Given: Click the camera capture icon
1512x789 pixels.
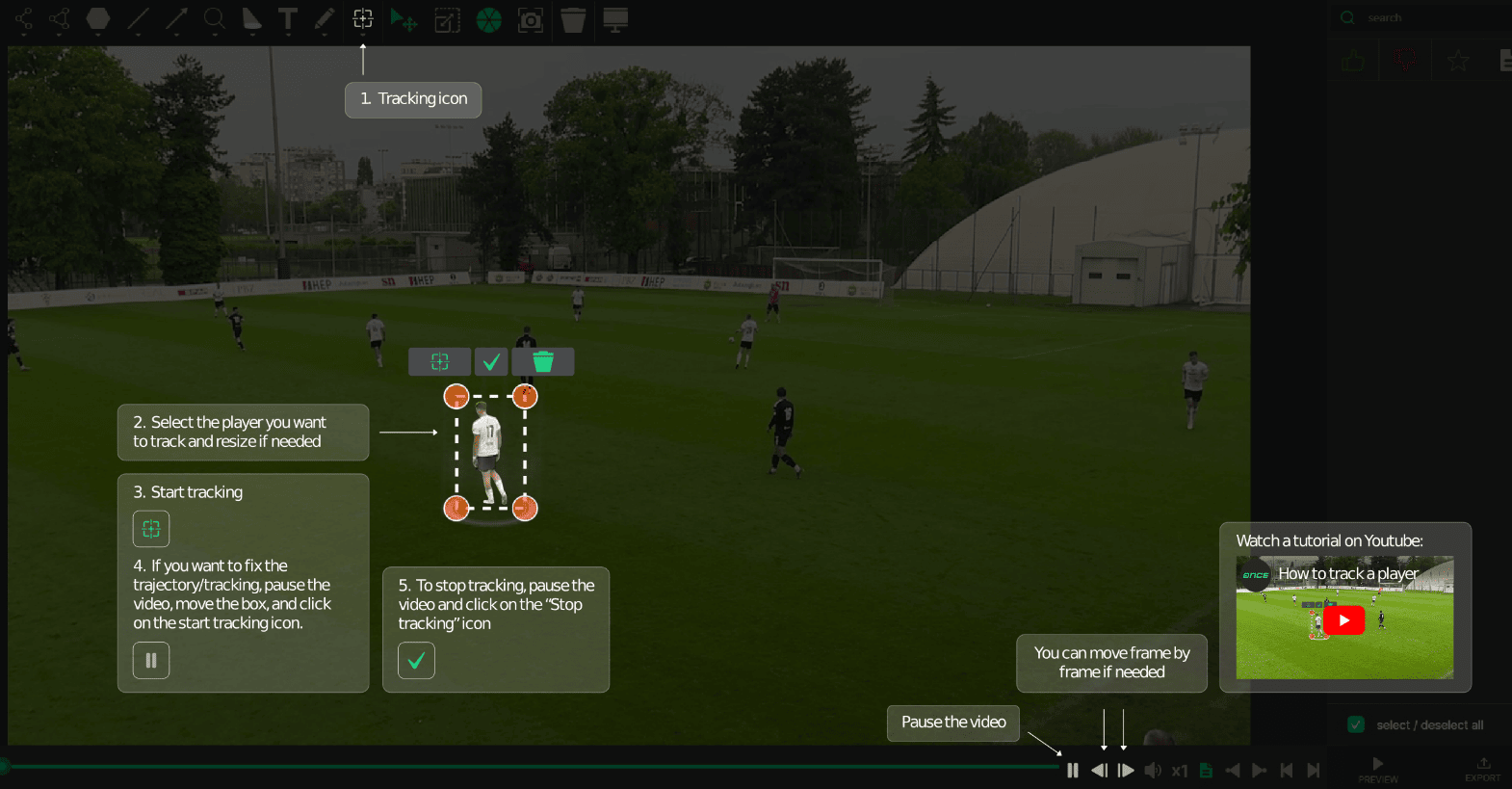Looking at the screenshot, I should tap(531, 18).
